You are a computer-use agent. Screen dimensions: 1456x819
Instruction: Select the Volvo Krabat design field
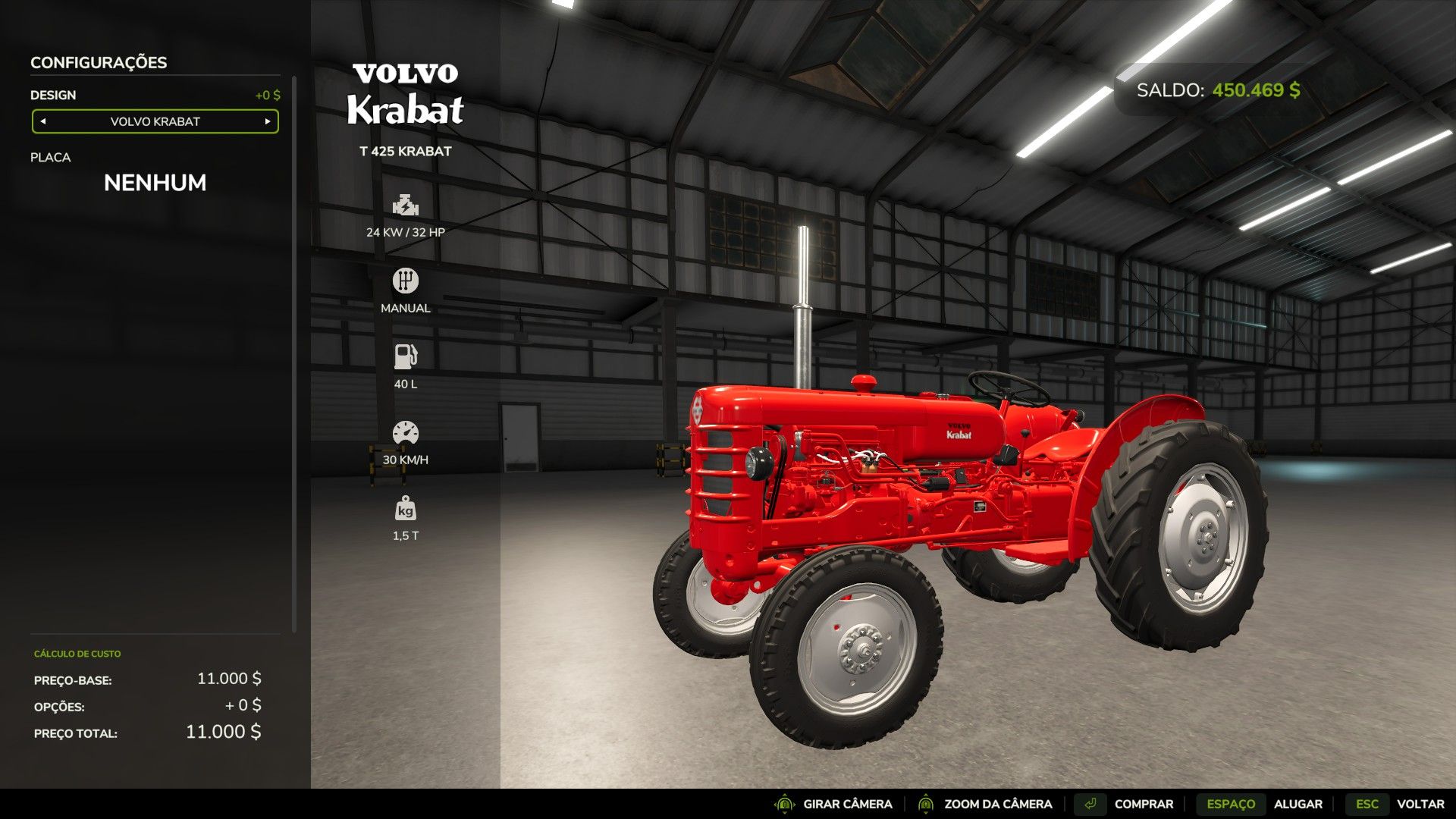[155, 121]
